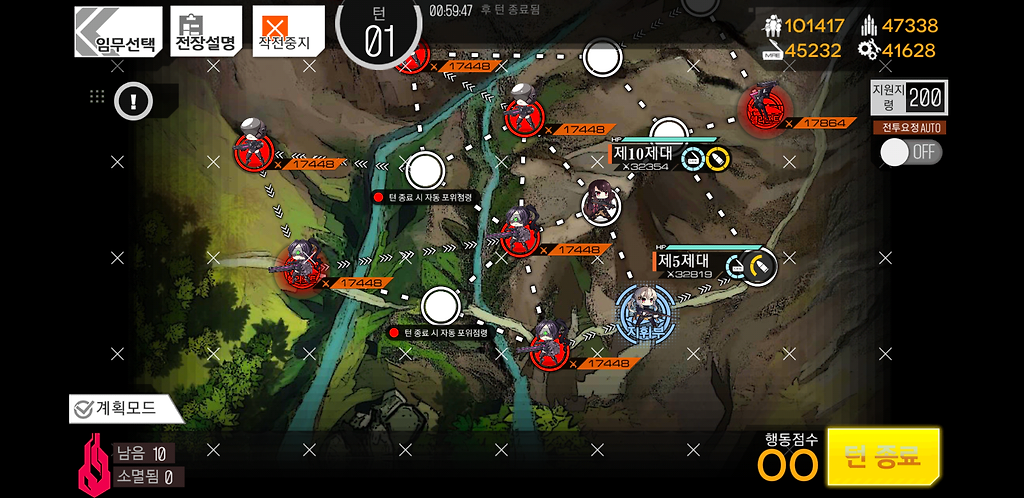The image size is (1024, 498).
Task: Open the battlefield description (전장설명)
Action: pyautogui.click(x=205, y=32)
